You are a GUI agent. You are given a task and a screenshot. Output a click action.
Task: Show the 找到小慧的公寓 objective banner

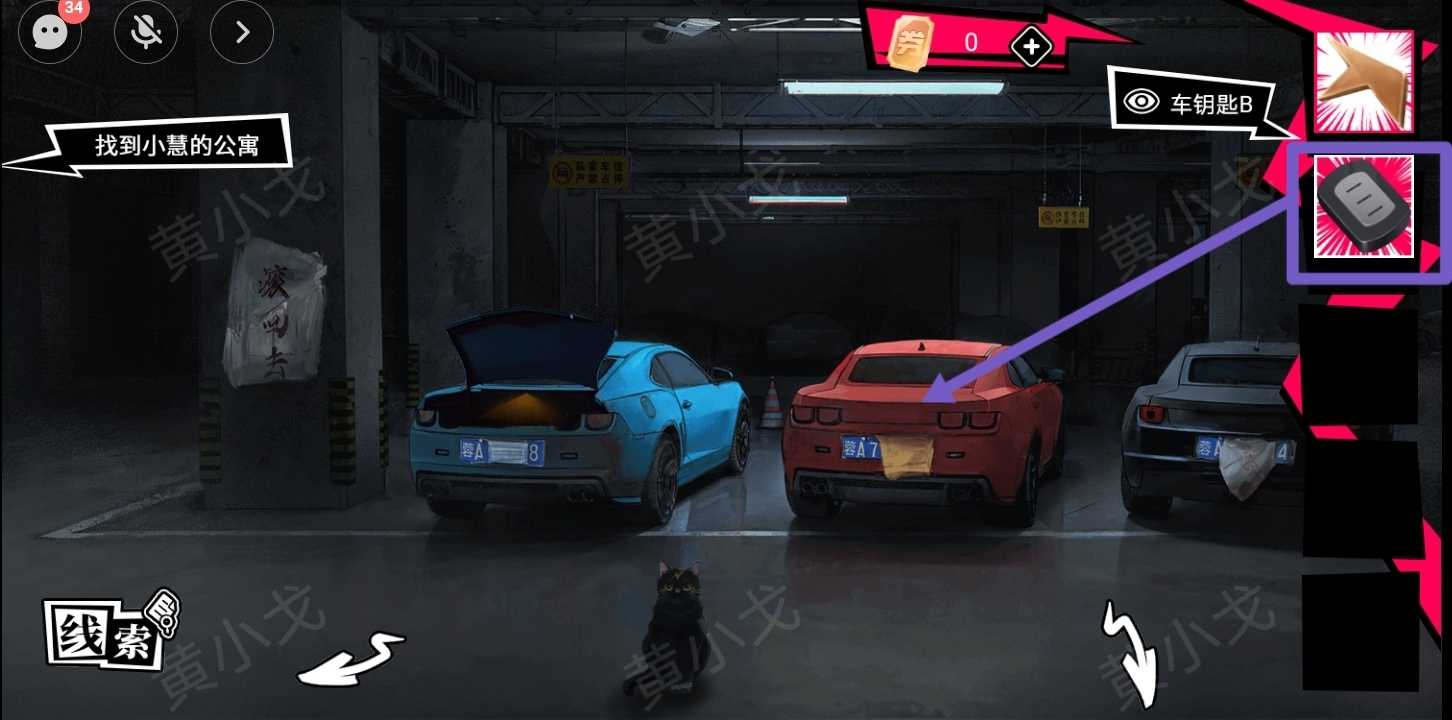pos(177,147)
